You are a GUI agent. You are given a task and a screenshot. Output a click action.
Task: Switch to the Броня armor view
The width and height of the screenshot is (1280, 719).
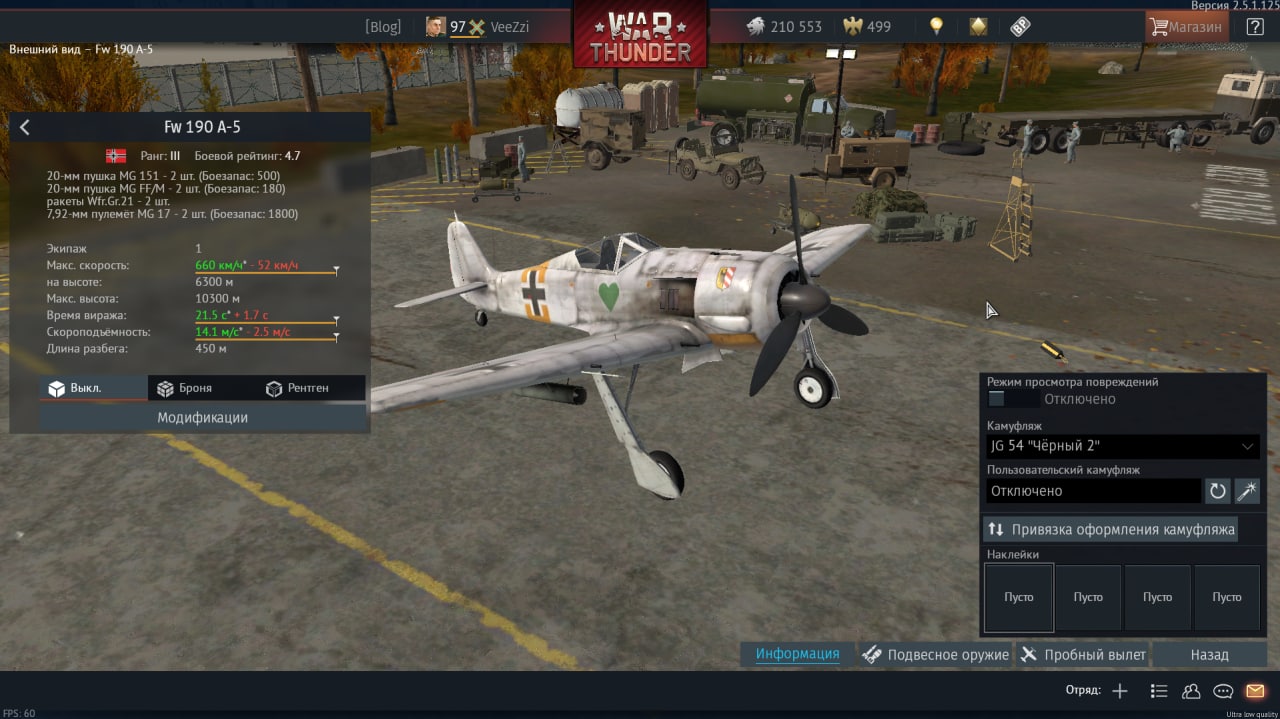click(182, 388)
